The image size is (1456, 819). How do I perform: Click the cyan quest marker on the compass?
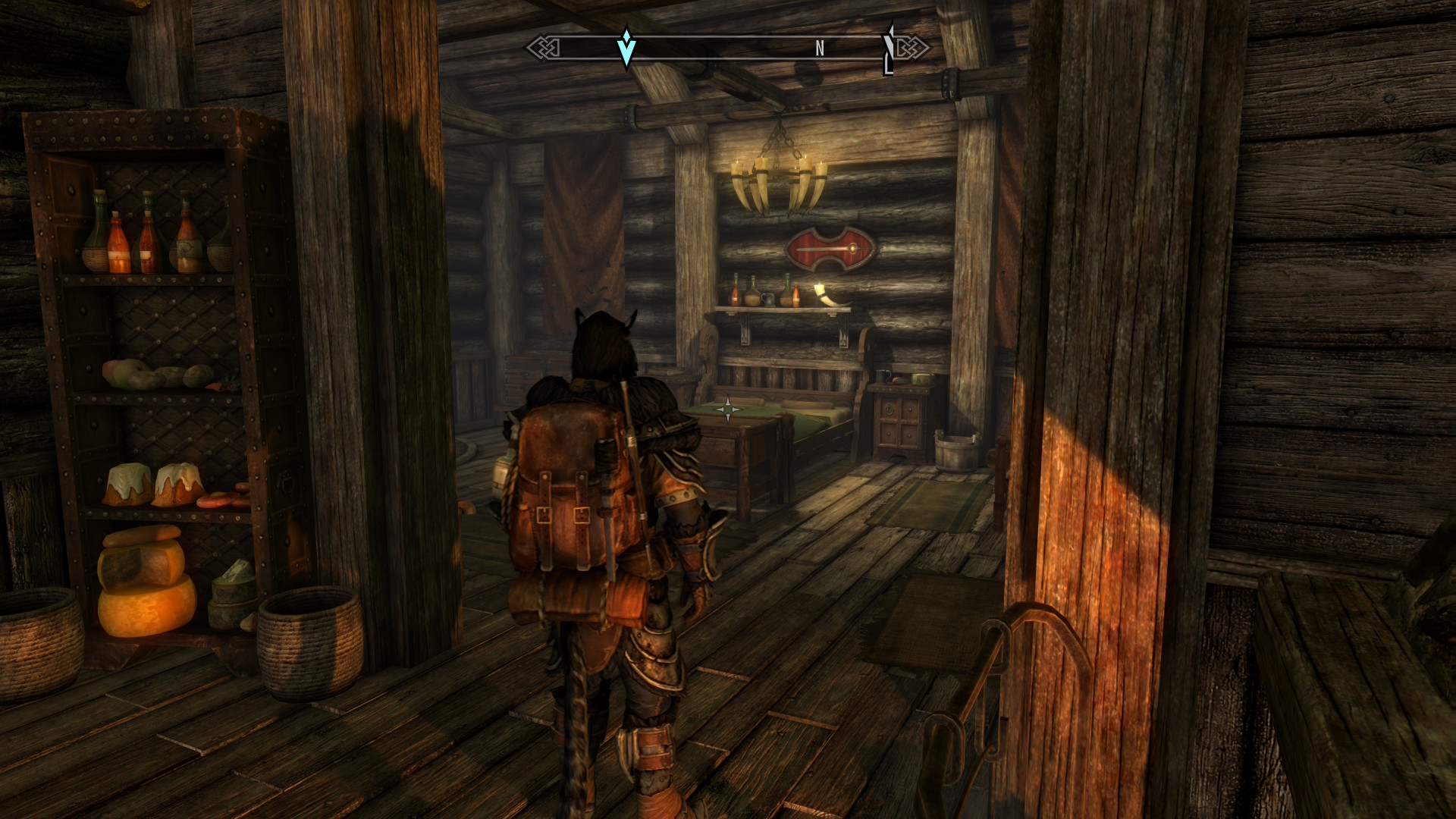pos(626,49)
